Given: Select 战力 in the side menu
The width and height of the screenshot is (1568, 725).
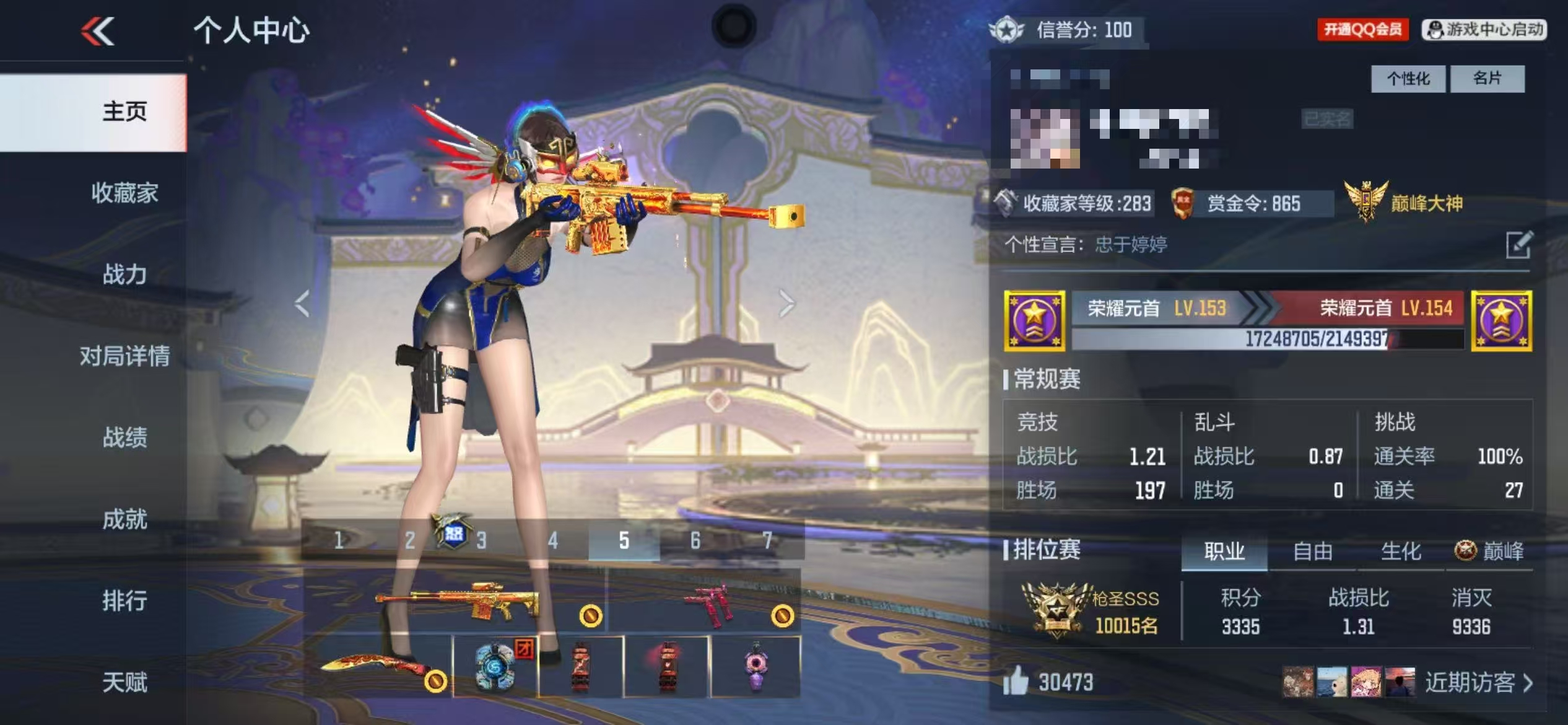Looking at the screenshot, I should click(124, 275).
